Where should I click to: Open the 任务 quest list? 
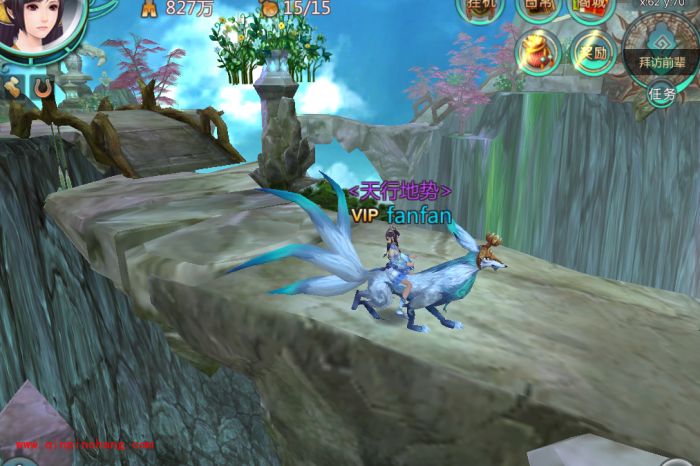663,94
